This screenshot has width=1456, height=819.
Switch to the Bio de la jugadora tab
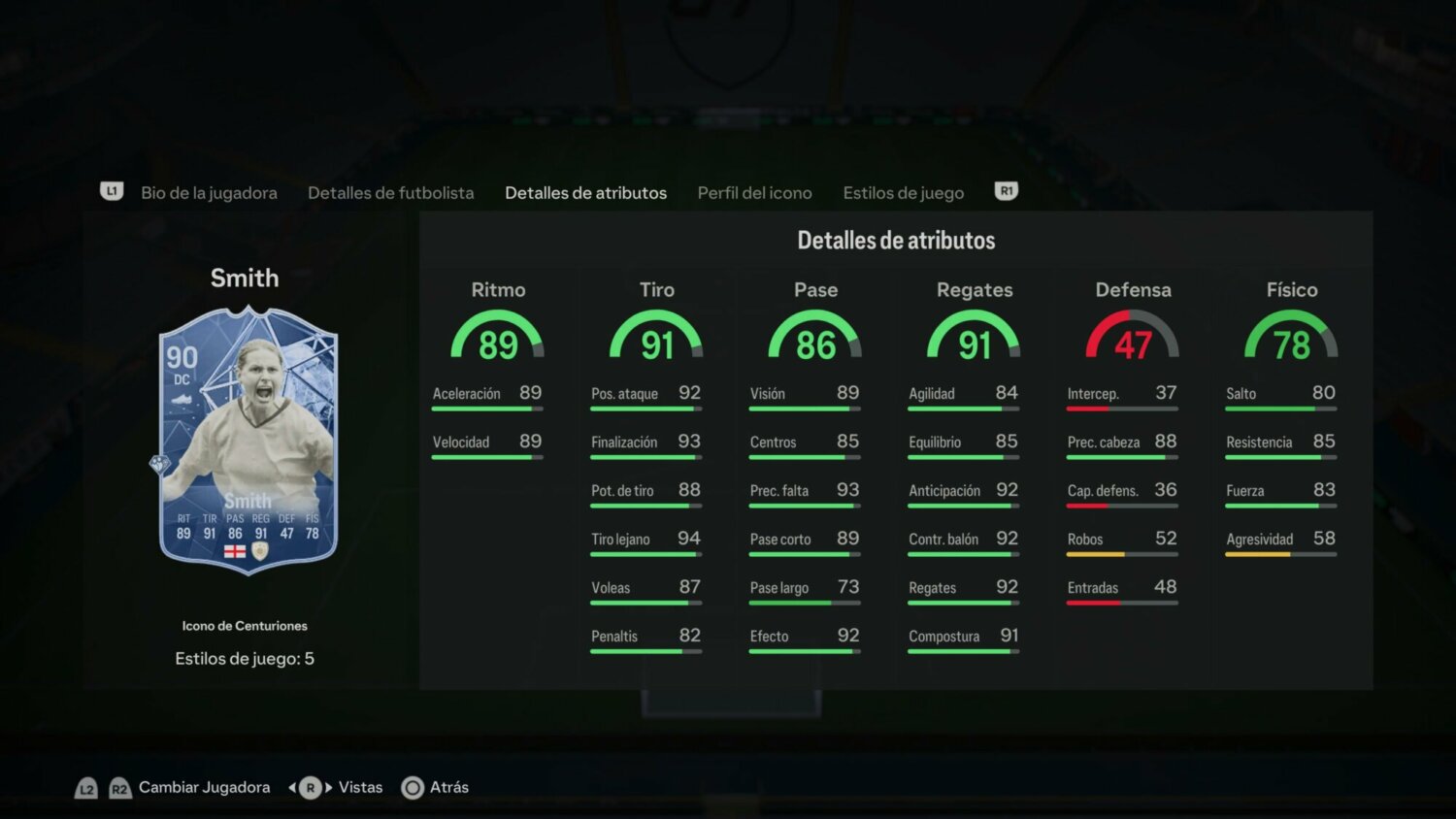click(x=210, y=193)
